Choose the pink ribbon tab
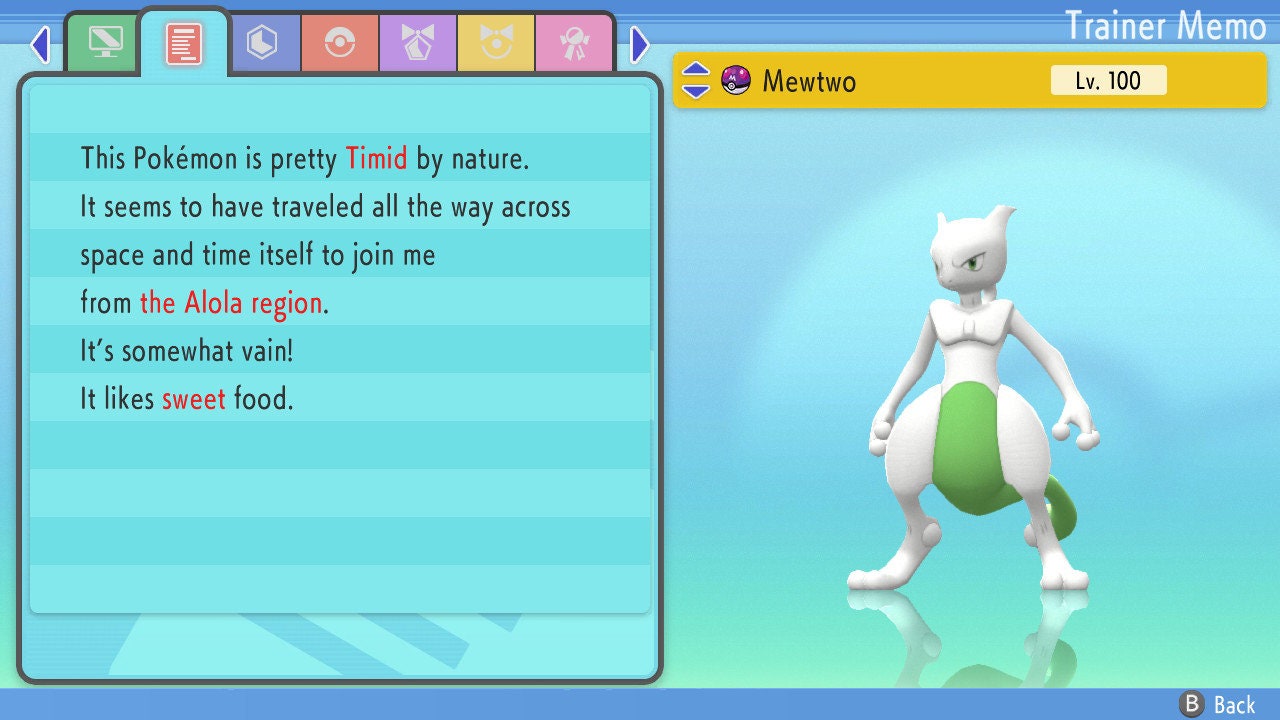Image resolution: width=1280 pixels, height=720 pixels. click(x=573, y=43)
